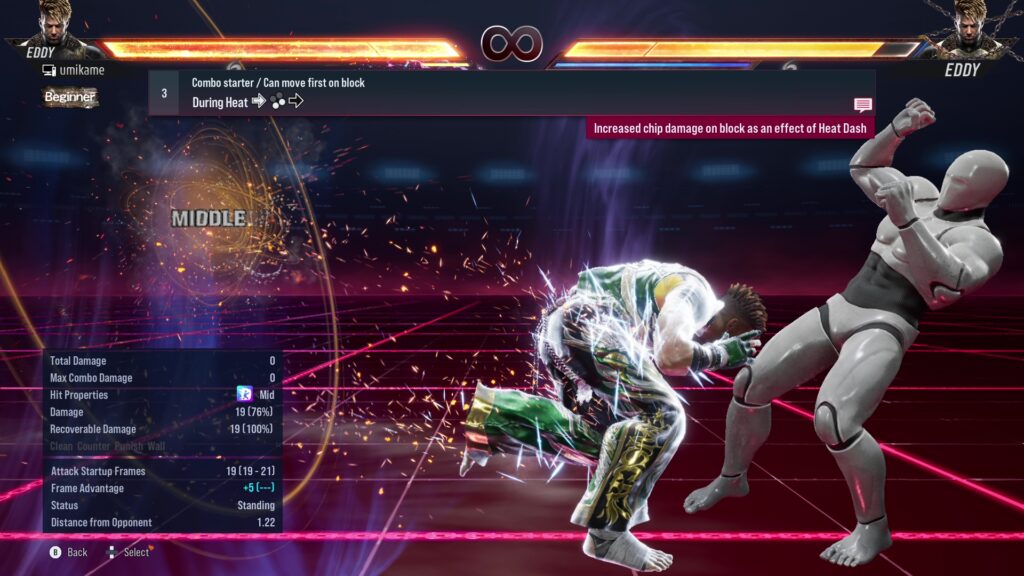Select the umikame player name tag
1024x576 pixels.
75,70
